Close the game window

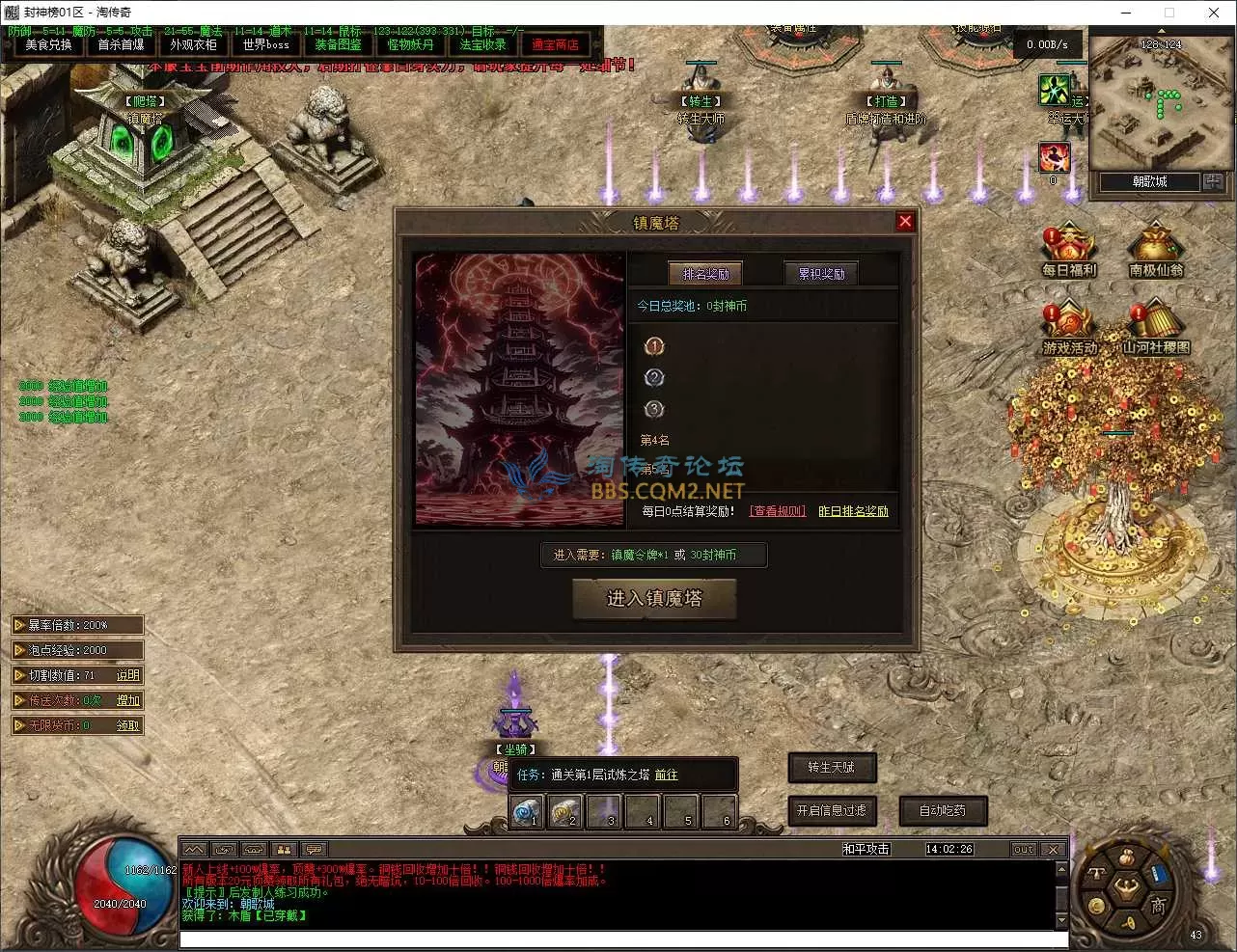[x=1213, y=13]
